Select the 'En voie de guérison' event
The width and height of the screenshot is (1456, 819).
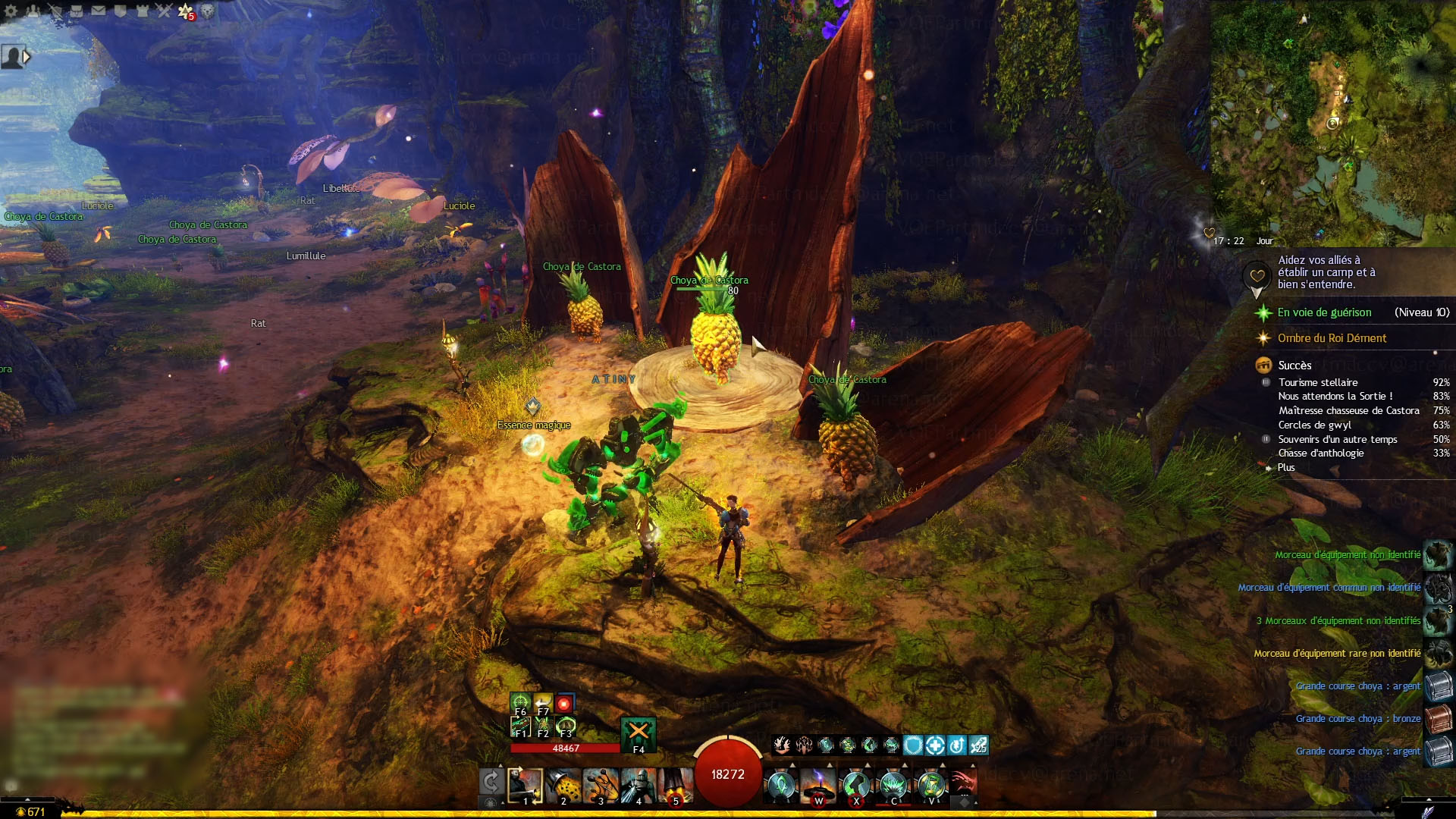pos(1324,312)
